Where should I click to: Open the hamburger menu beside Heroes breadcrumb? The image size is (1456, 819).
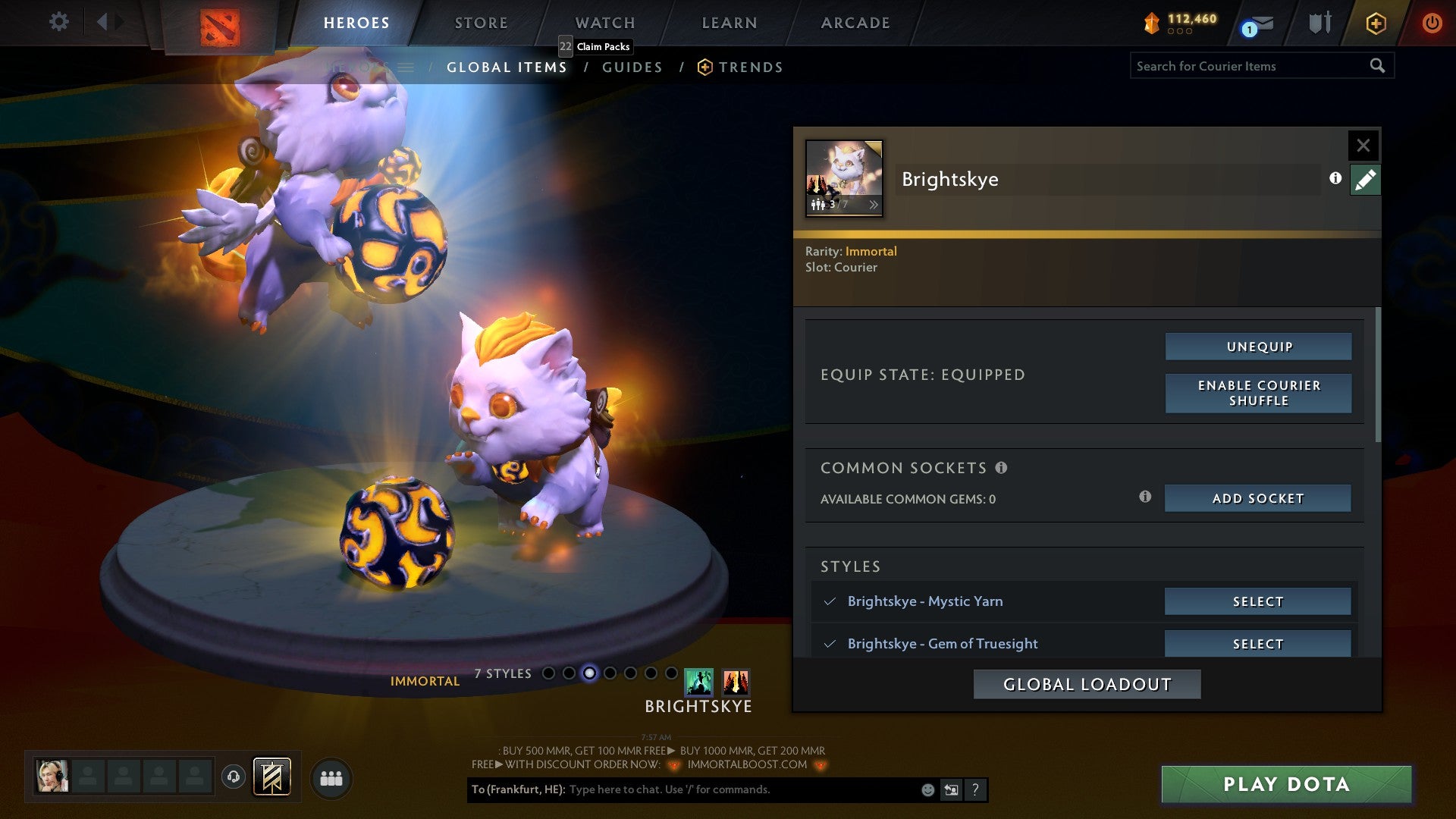pyautogui.click(x=407, y=67)
